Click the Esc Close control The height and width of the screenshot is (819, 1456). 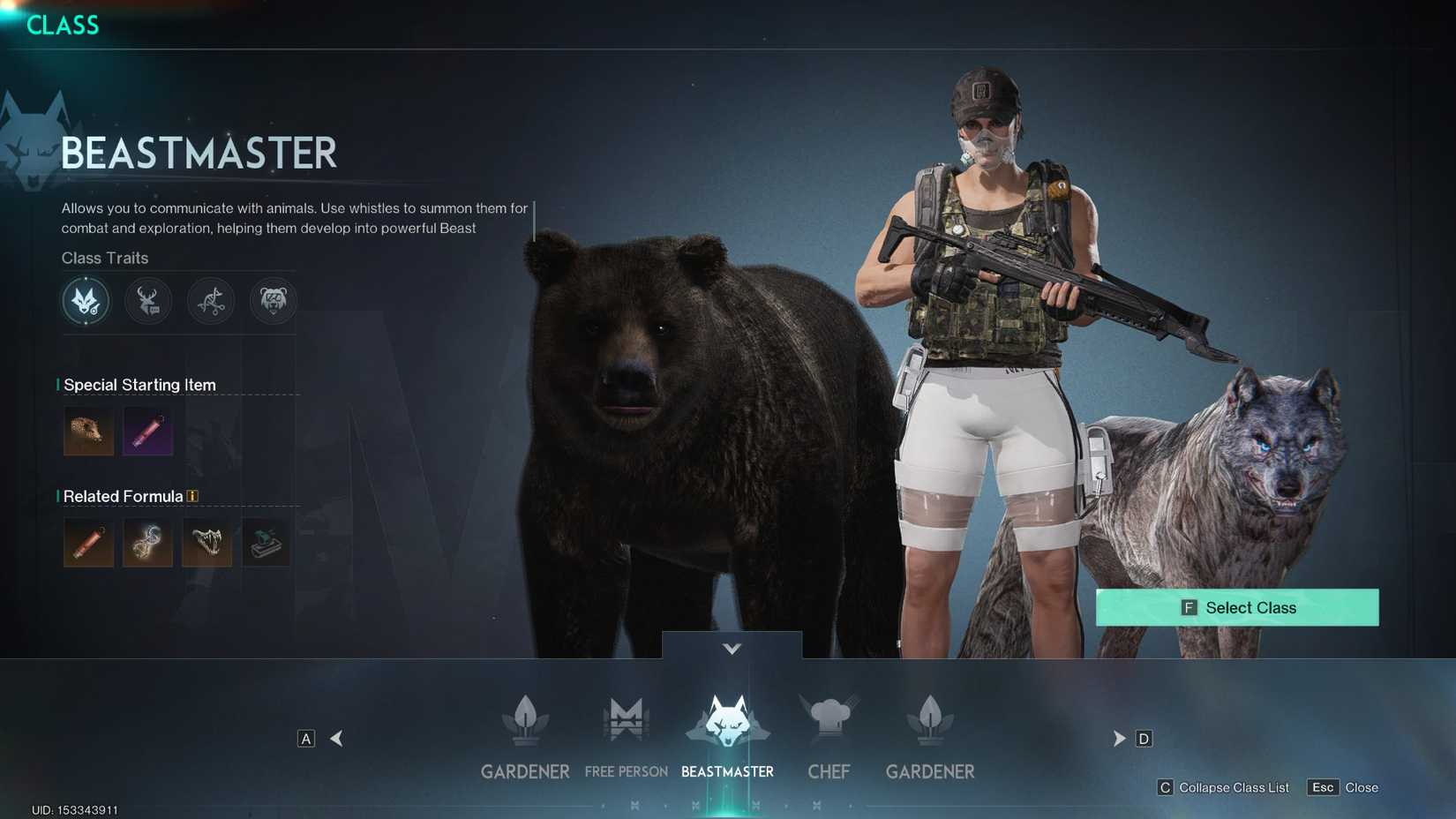point(1341,787)
